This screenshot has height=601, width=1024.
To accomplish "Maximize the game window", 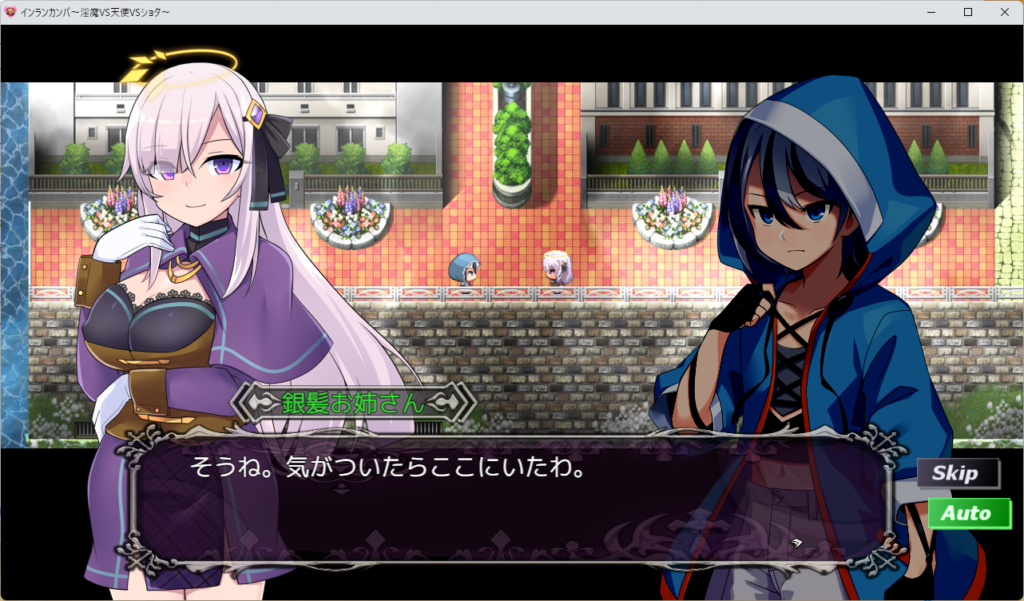I will [x=967, y=12].
